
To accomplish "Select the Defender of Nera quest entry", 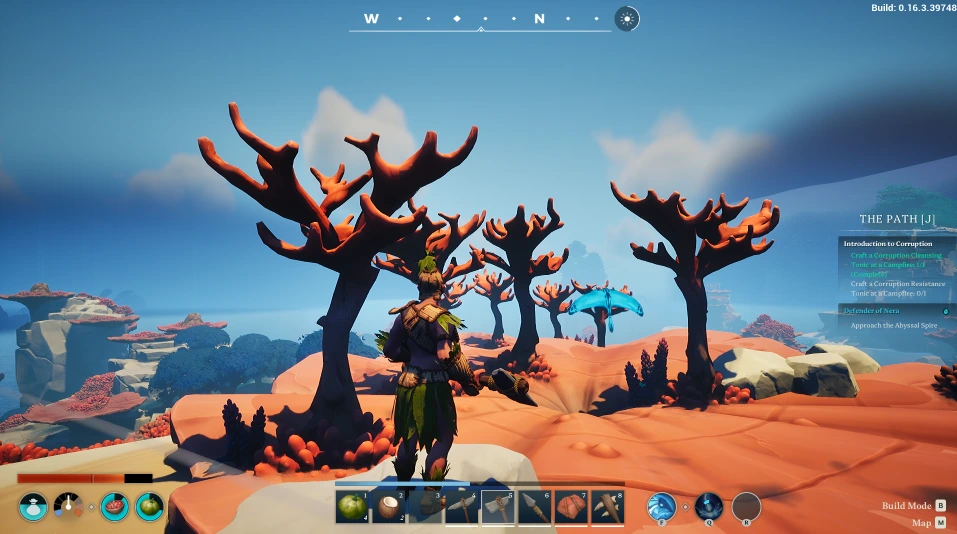I will 872,311.
